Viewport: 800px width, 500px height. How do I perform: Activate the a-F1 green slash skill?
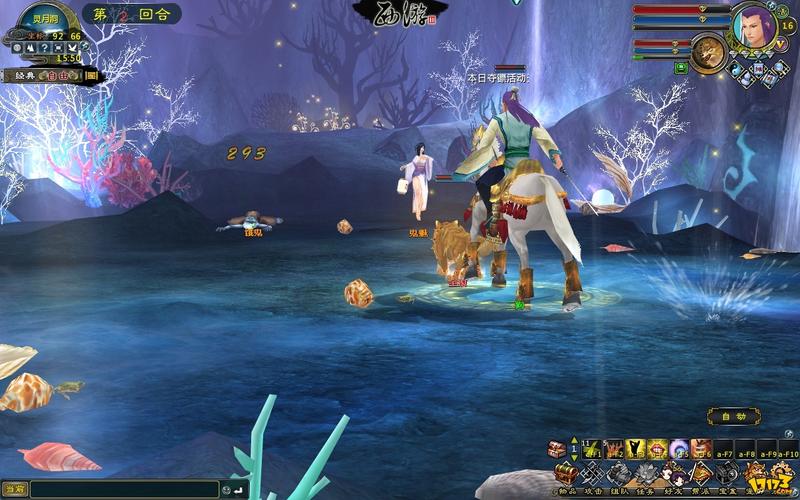point(590,449)
